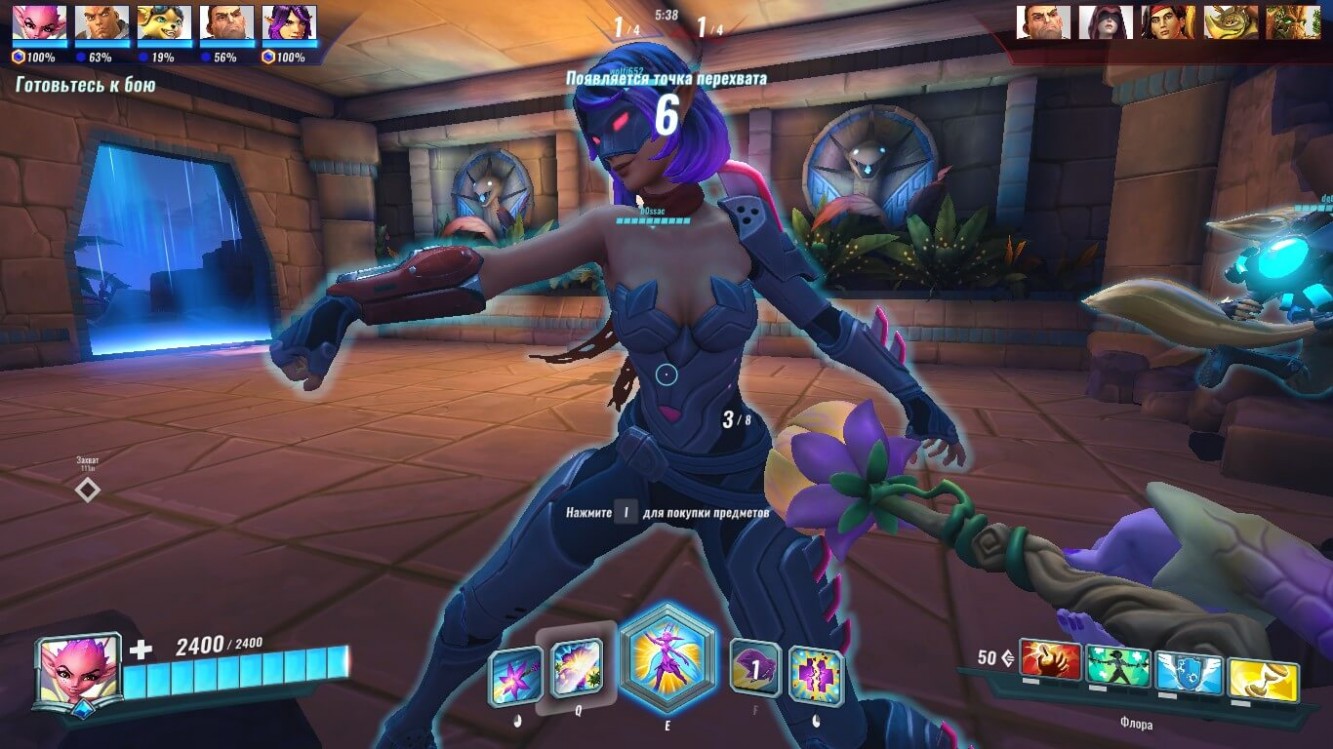Select the yellow fox teammate portrait

(164, 22)
